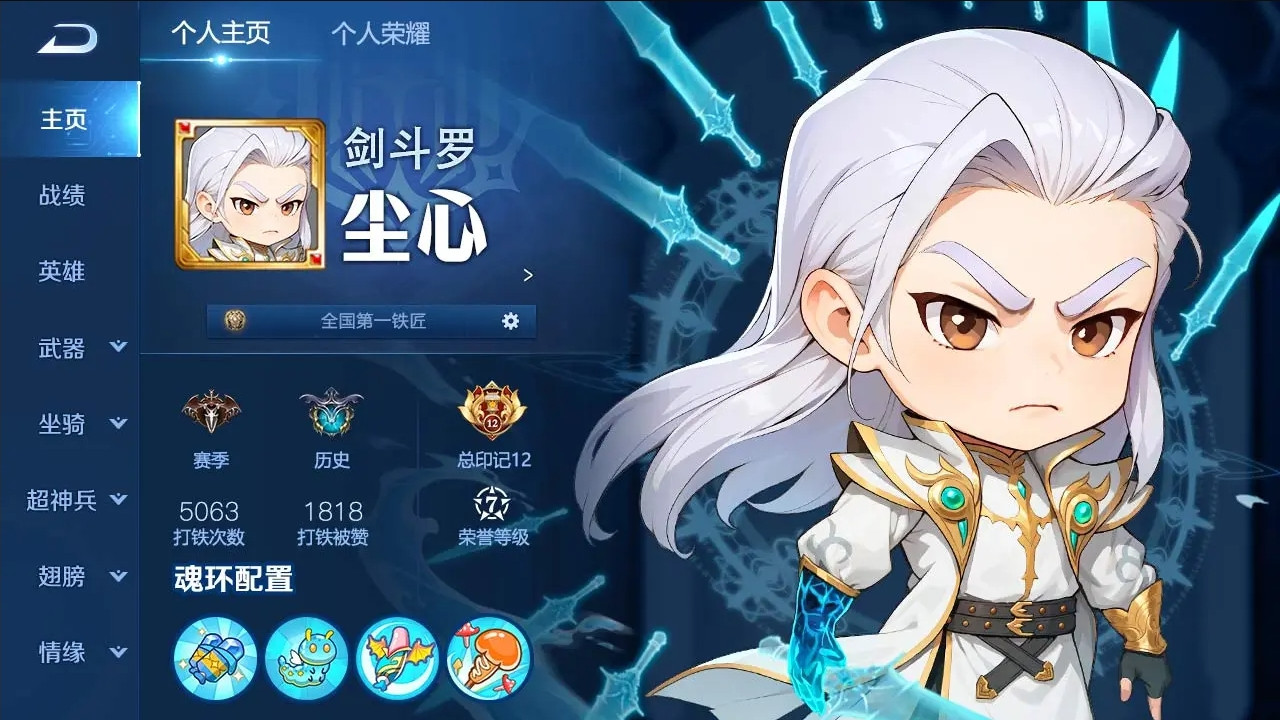Screen dimensions: 1280x720
Task: Open the 英雄 heroes page
Action: pos(64,272)
